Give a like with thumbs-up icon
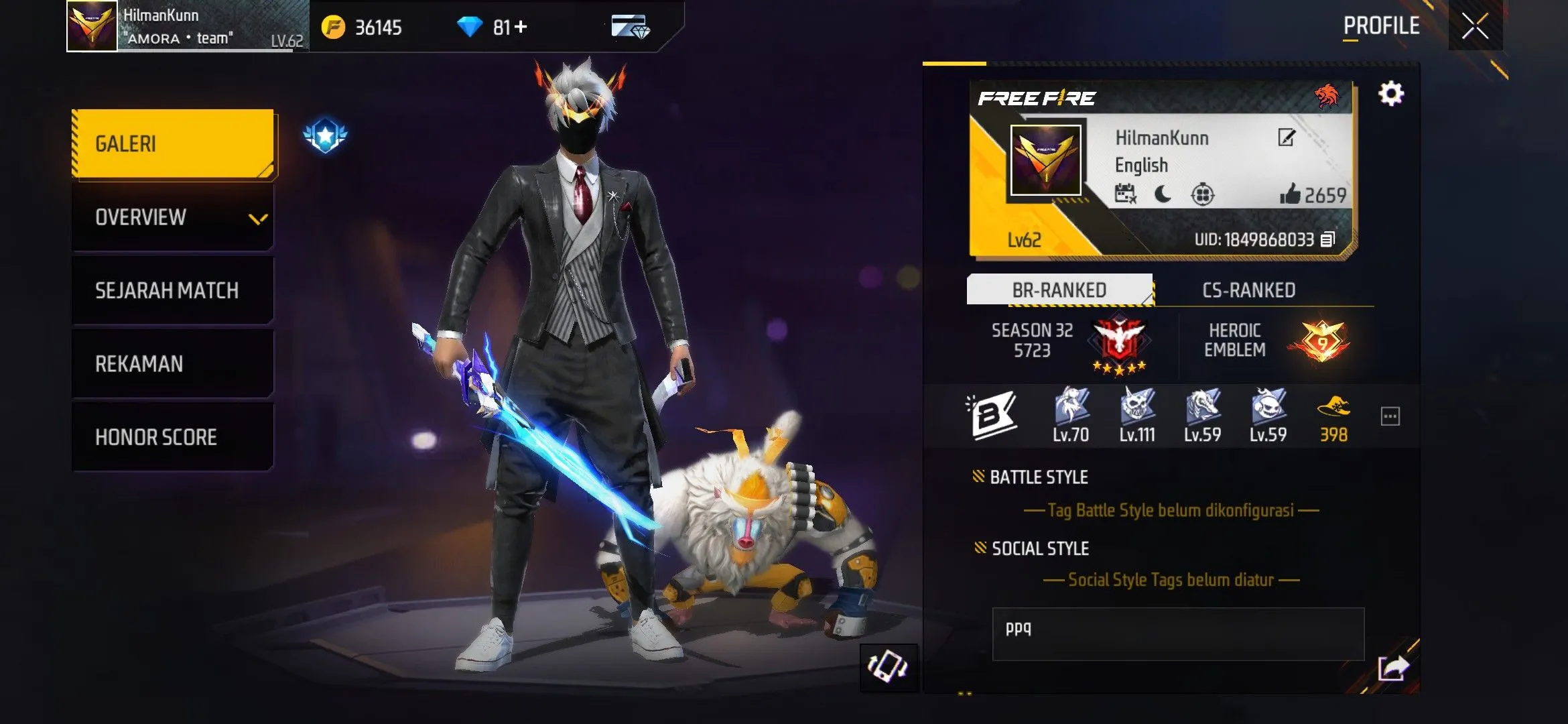This screenshot has height=724, width=1568. pos(1290,194)
